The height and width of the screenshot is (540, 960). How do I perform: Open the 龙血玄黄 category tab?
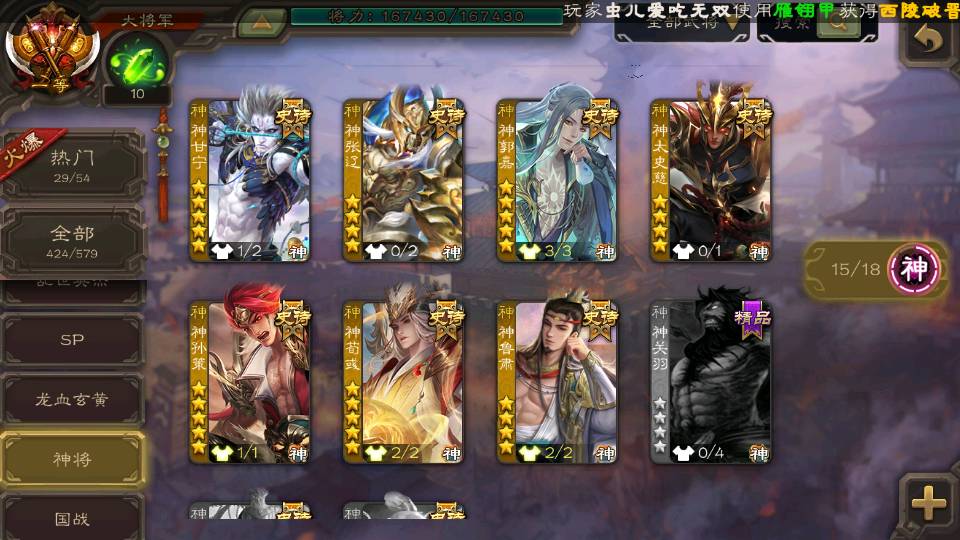coord(72,400)
